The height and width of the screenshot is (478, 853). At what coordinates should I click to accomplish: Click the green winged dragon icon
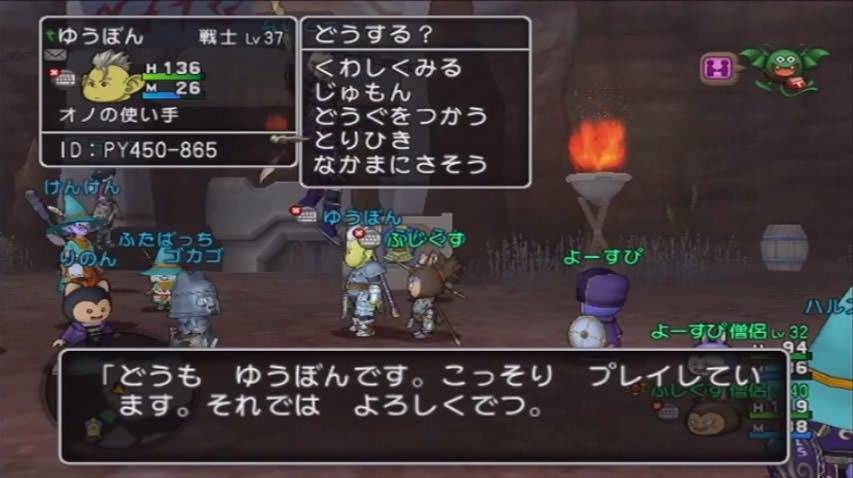782,68
